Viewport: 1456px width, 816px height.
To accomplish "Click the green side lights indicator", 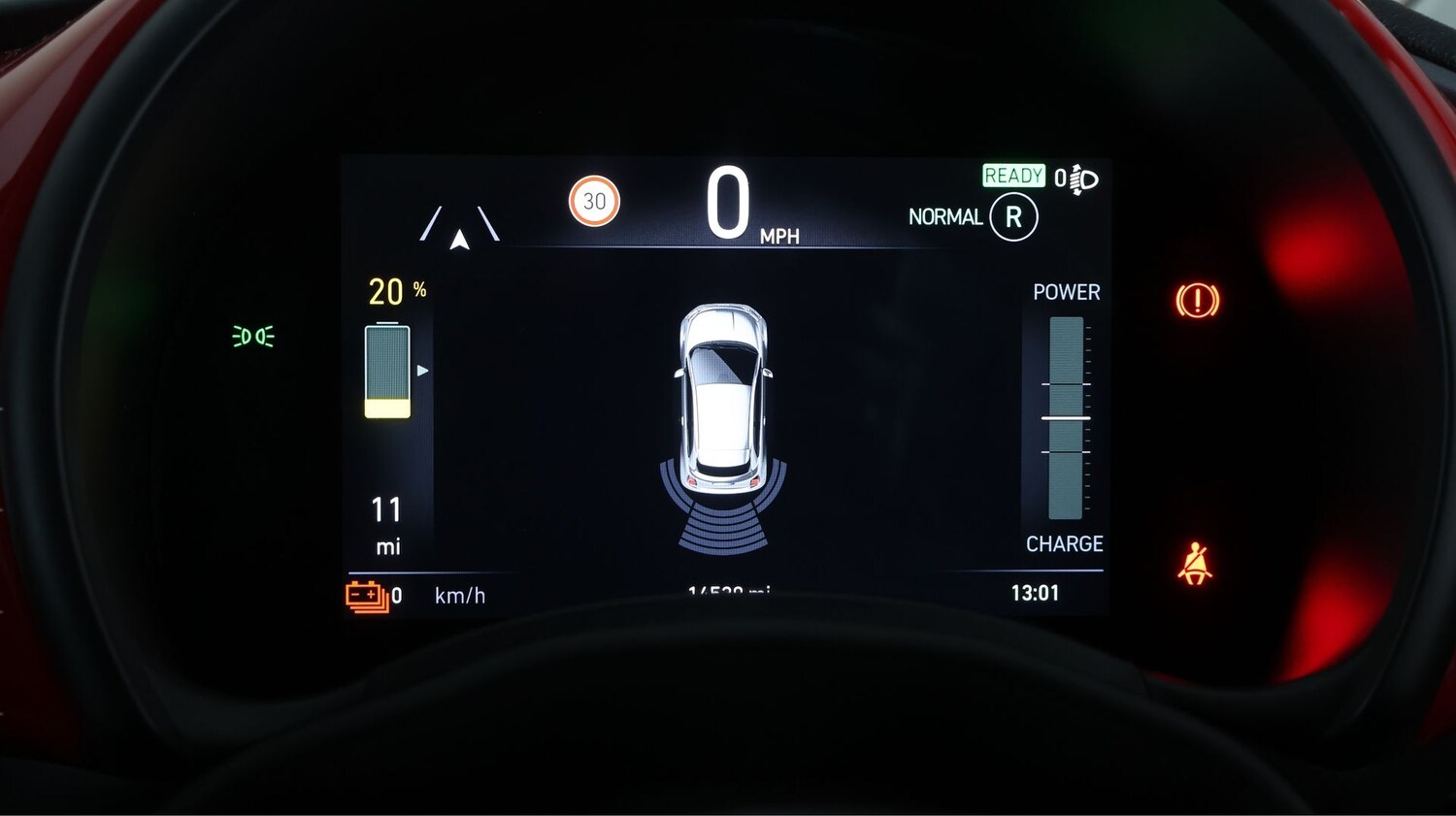I will pos(253,336).
